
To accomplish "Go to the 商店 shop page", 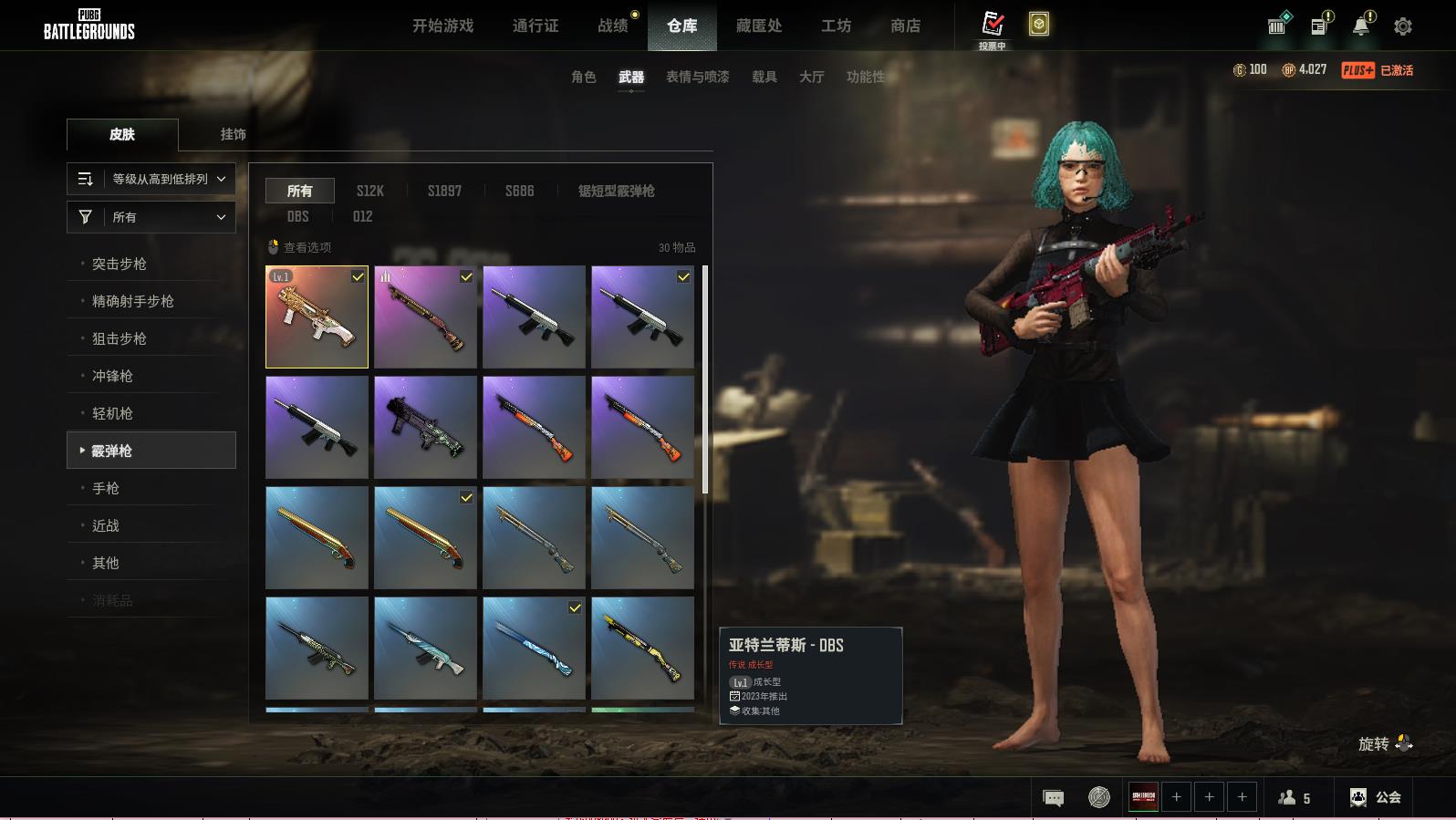I will point(905,26).
